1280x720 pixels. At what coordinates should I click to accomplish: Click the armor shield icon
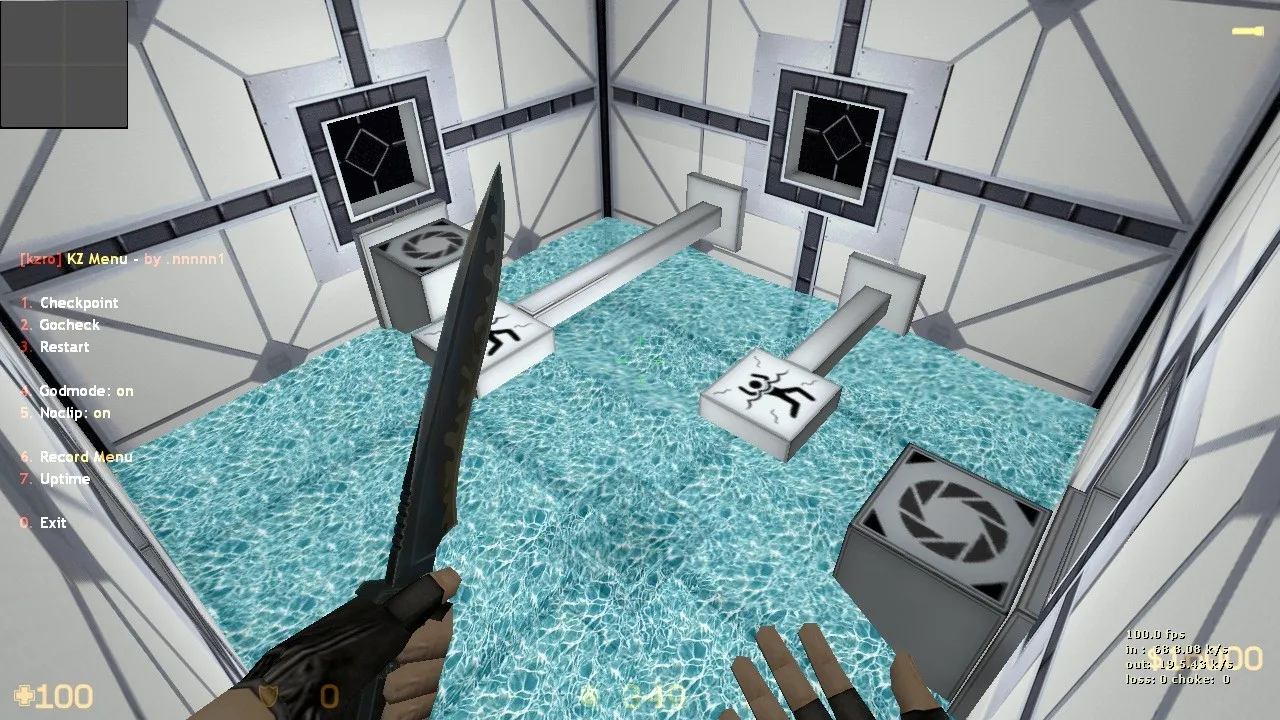click(266, 695)
